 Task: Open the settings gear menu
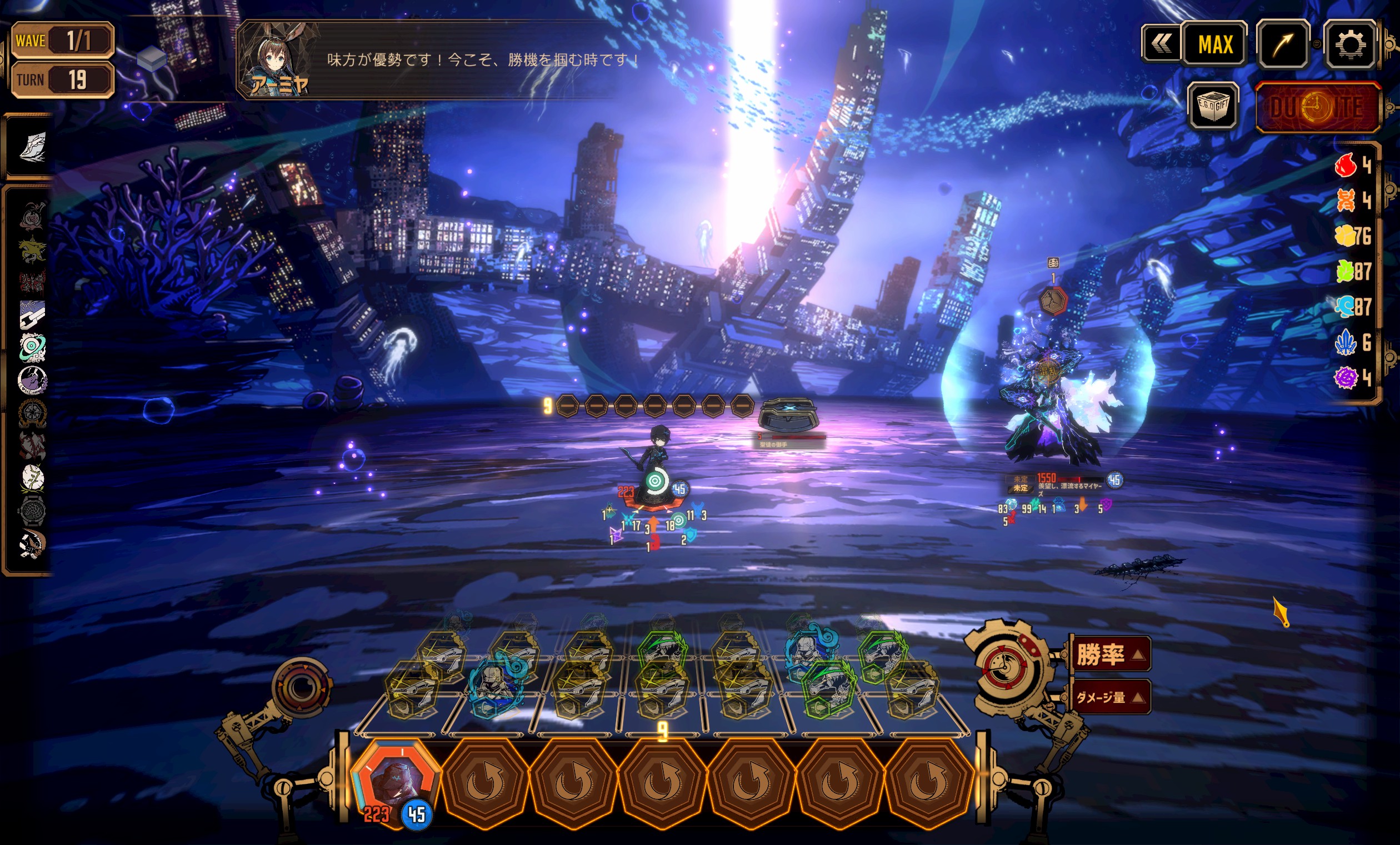tap(1349, 44)
